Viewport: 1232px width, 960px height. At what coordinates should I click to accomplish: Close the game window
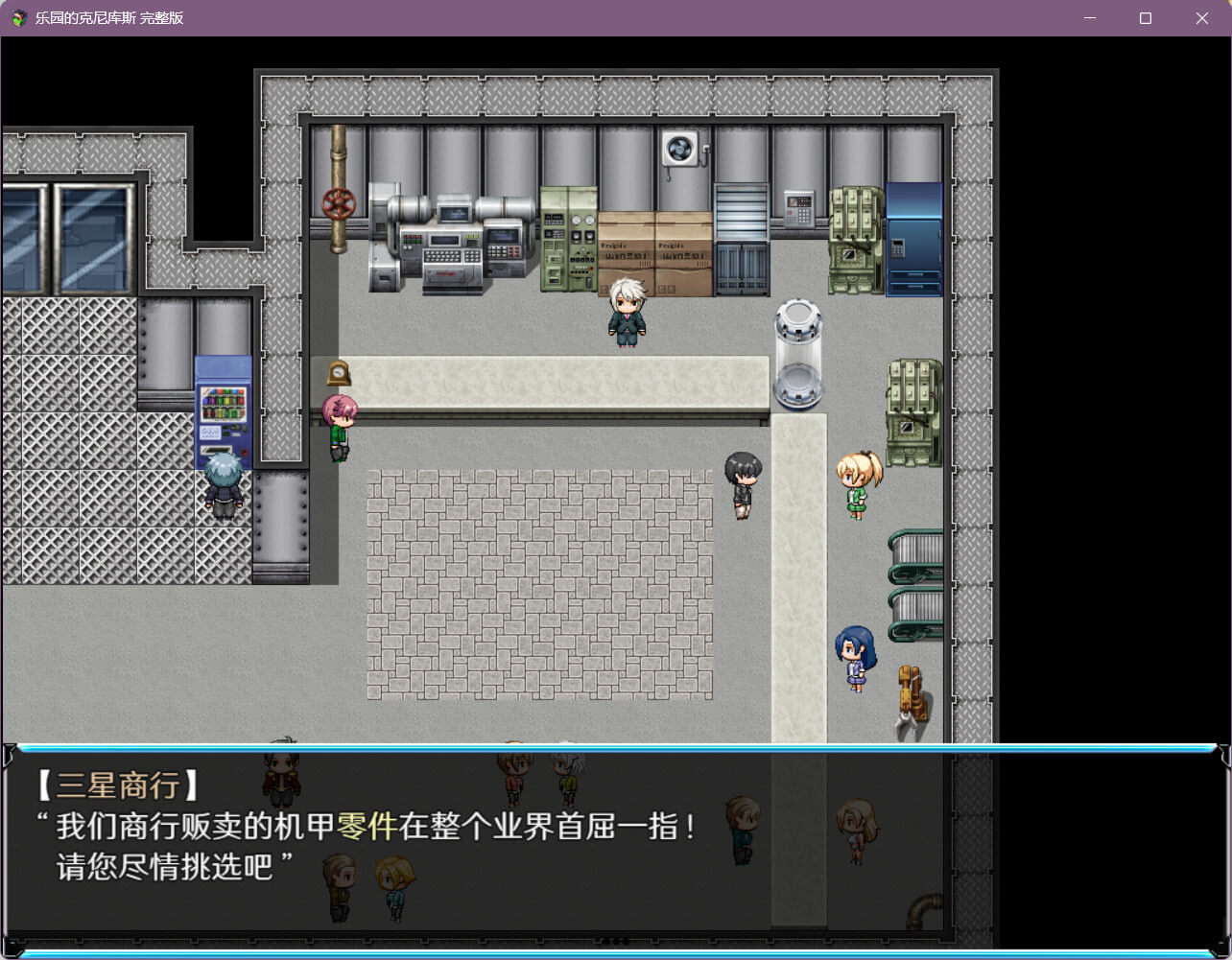1201,18
